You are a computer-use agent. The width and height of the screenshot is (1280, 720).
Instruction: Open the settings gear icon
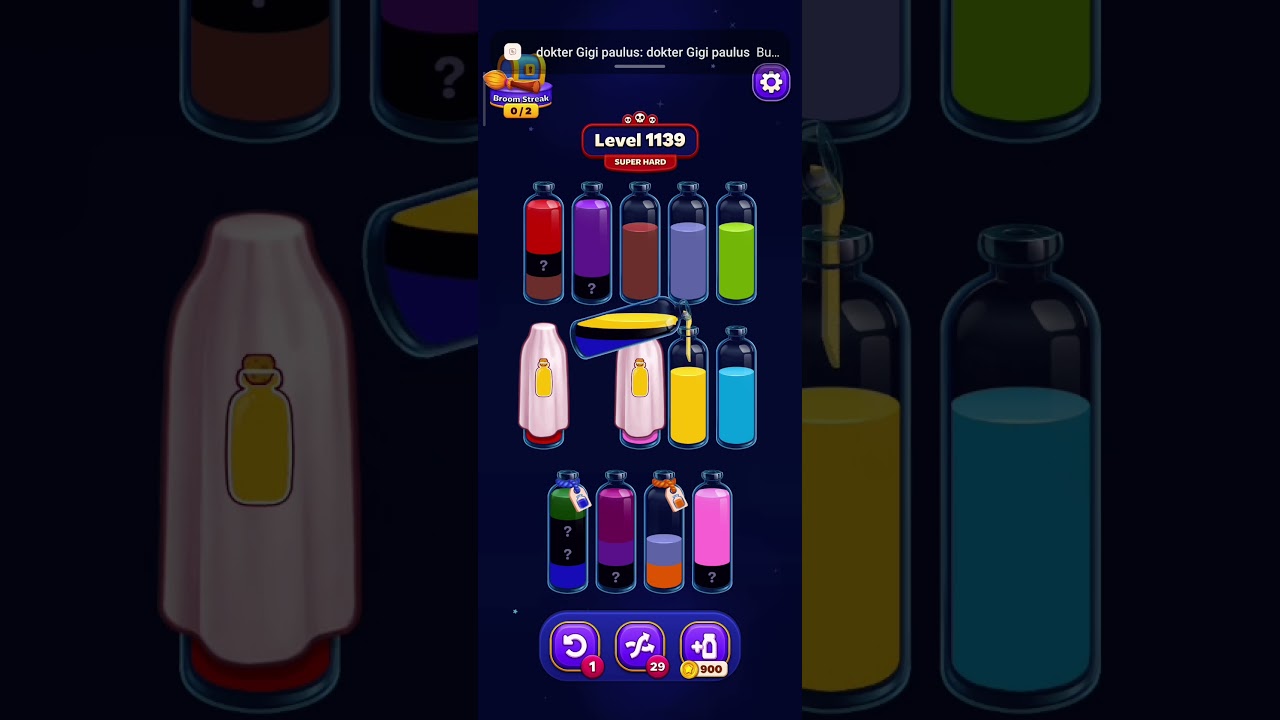pos(770,82)
